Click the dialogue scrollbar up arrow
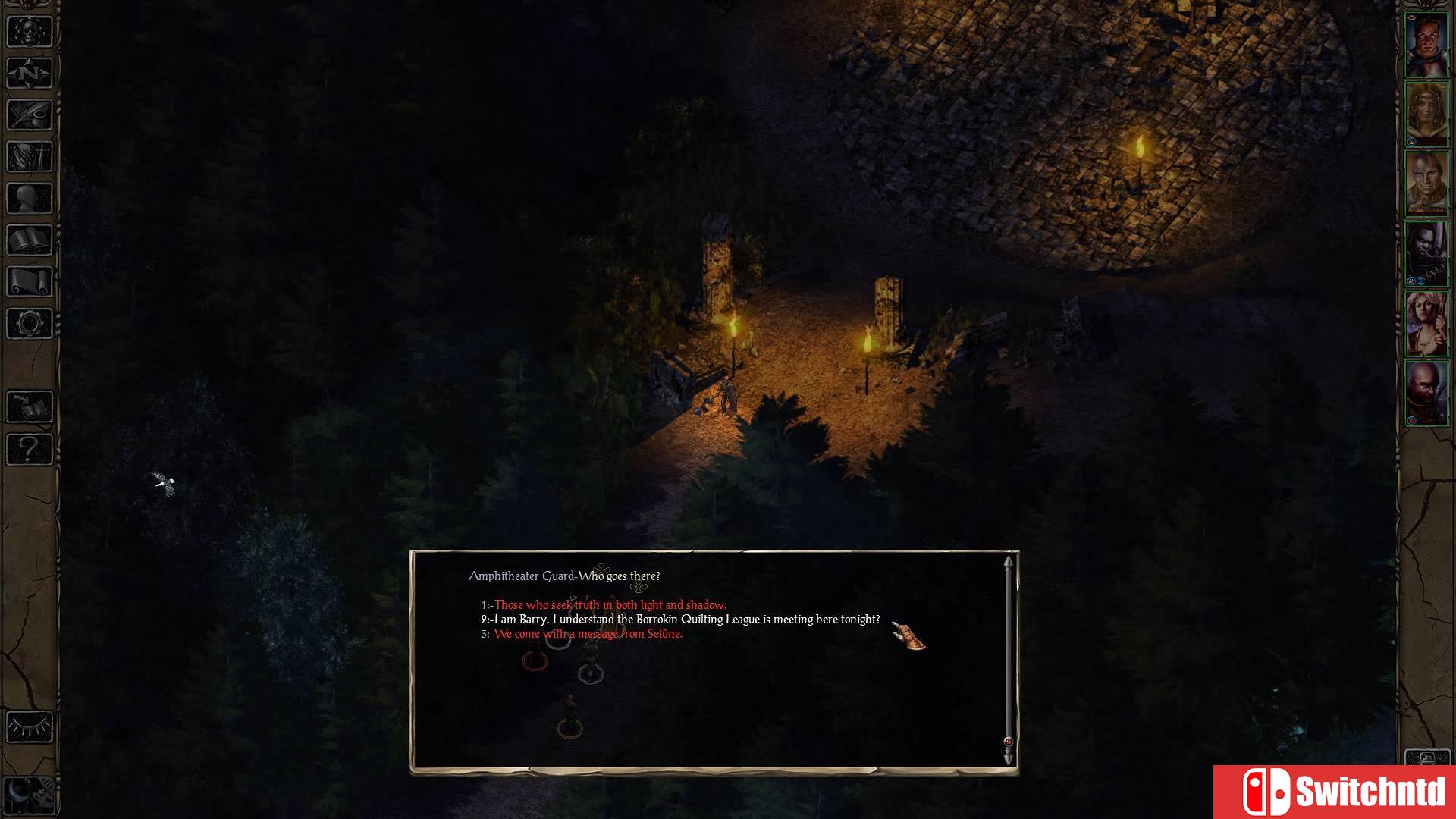Image resolution: width=1456 pixels, height=819 pixels. (1008, 563)
